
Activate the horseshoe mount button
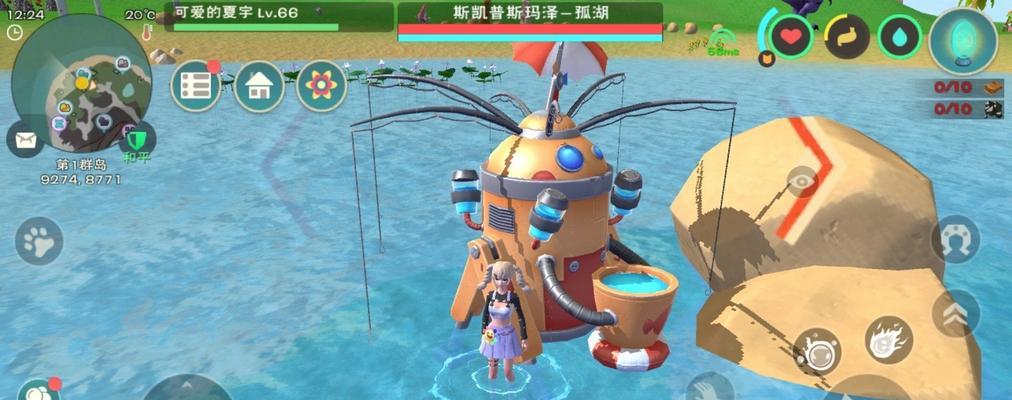955,240
